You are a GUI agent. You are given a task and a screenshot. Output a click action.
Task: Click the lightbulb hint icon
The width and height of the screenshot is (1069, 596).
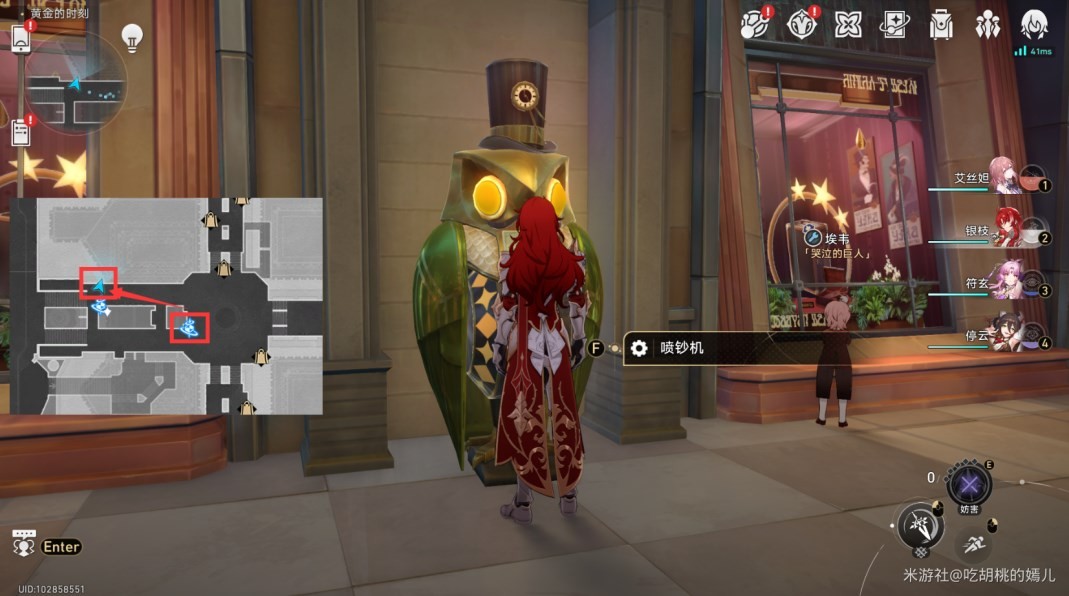click(x=132, y=38)
